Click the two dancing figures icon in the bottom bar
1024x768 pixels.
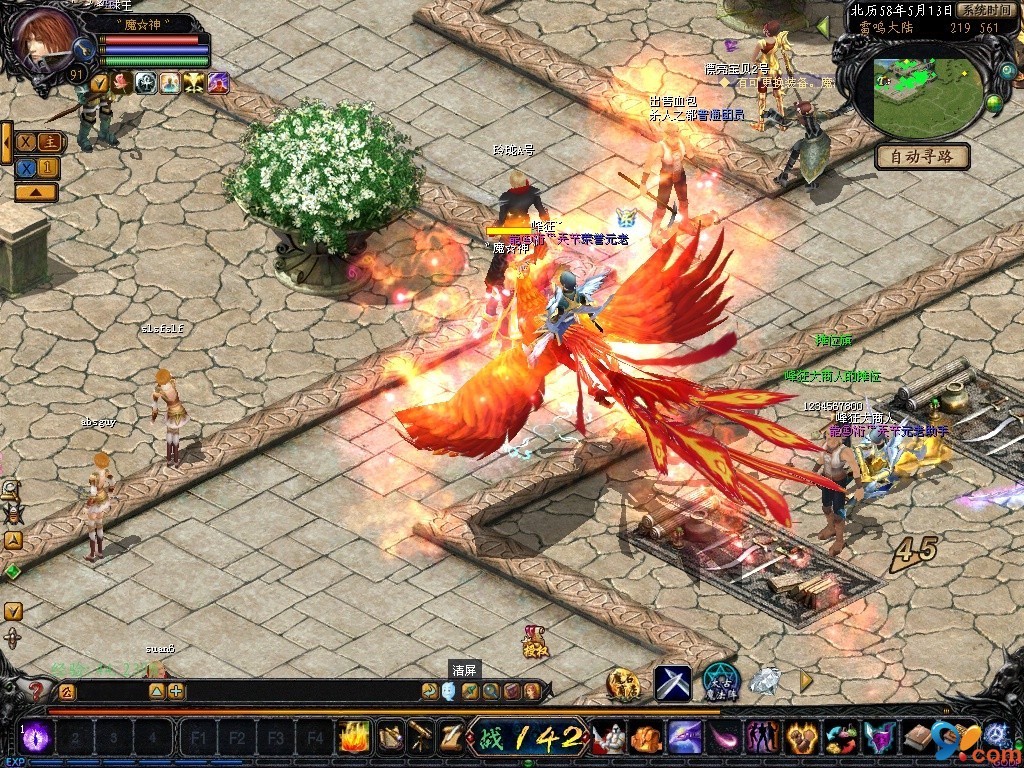coord(763,739)
